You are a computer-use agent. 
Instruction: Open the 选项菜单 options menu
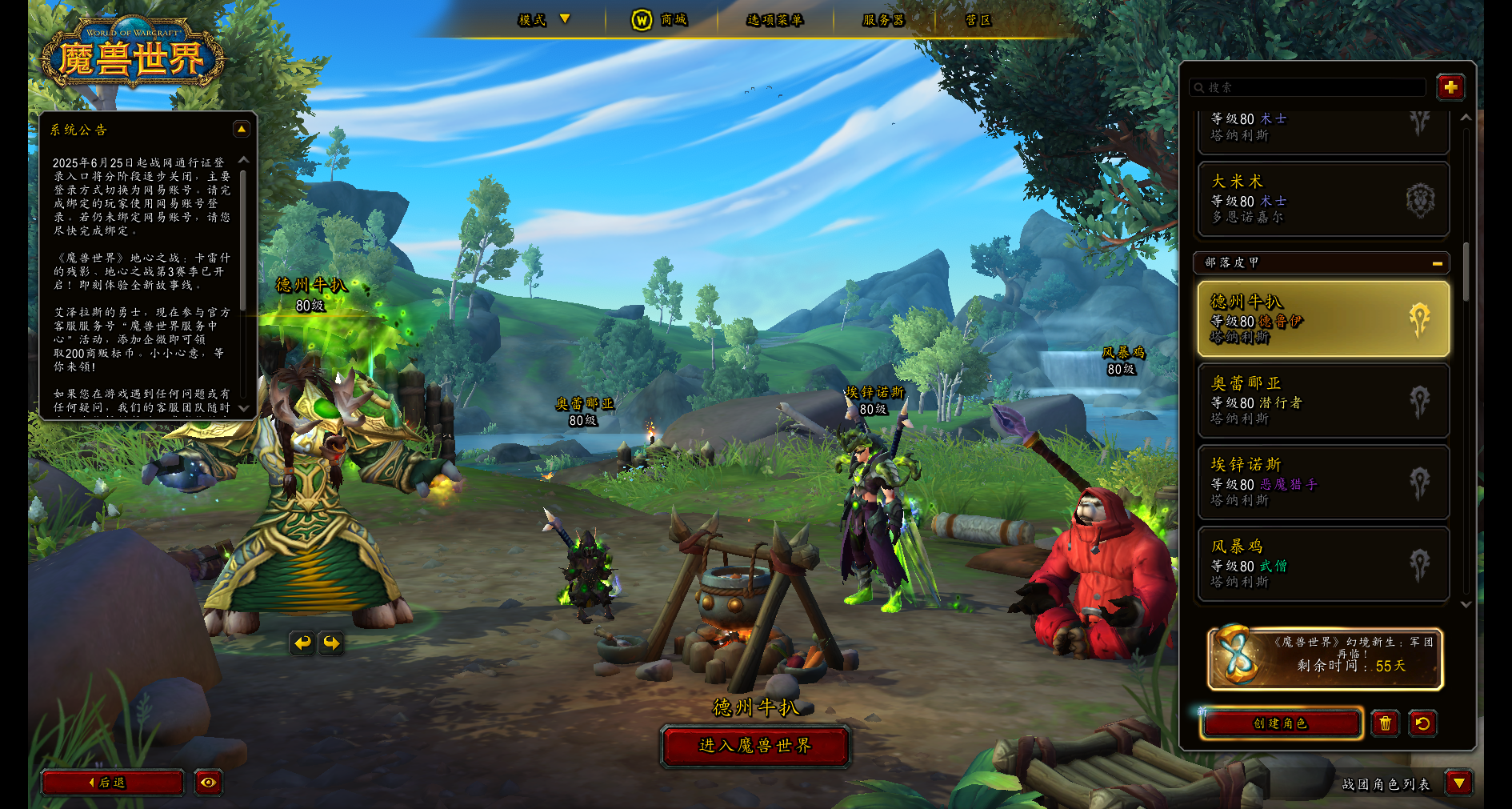pyautogui.click(x=774, y=19)
